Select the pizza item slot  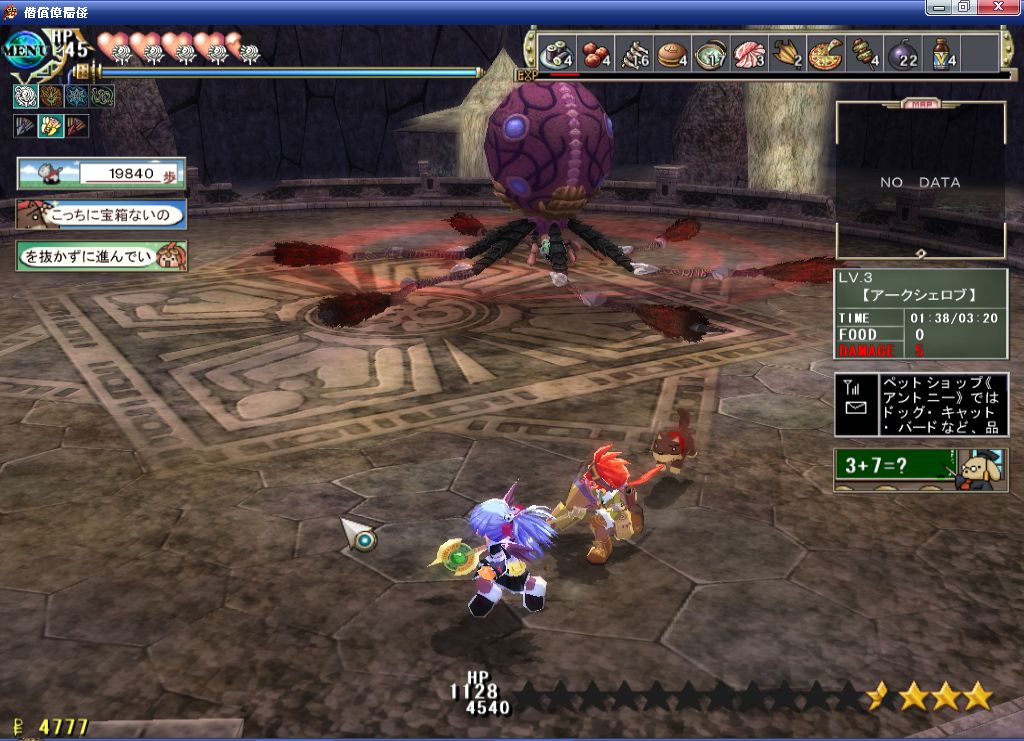(825, 53)
